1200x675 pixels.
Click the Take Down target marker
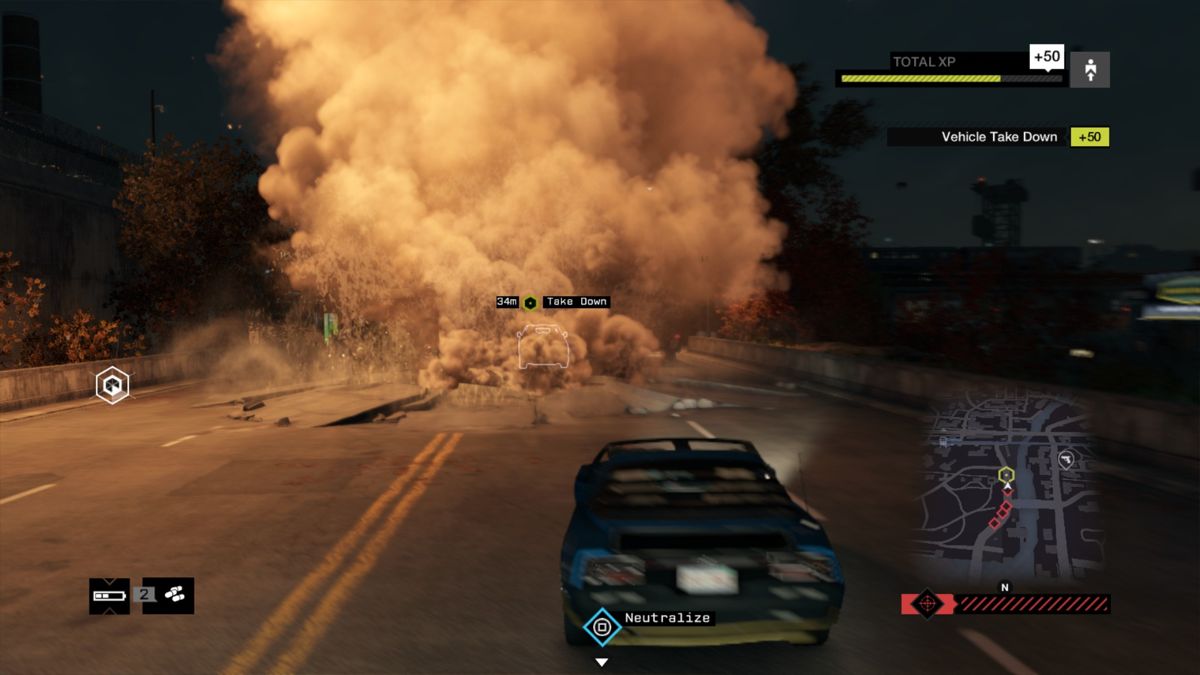pos(530,302)
